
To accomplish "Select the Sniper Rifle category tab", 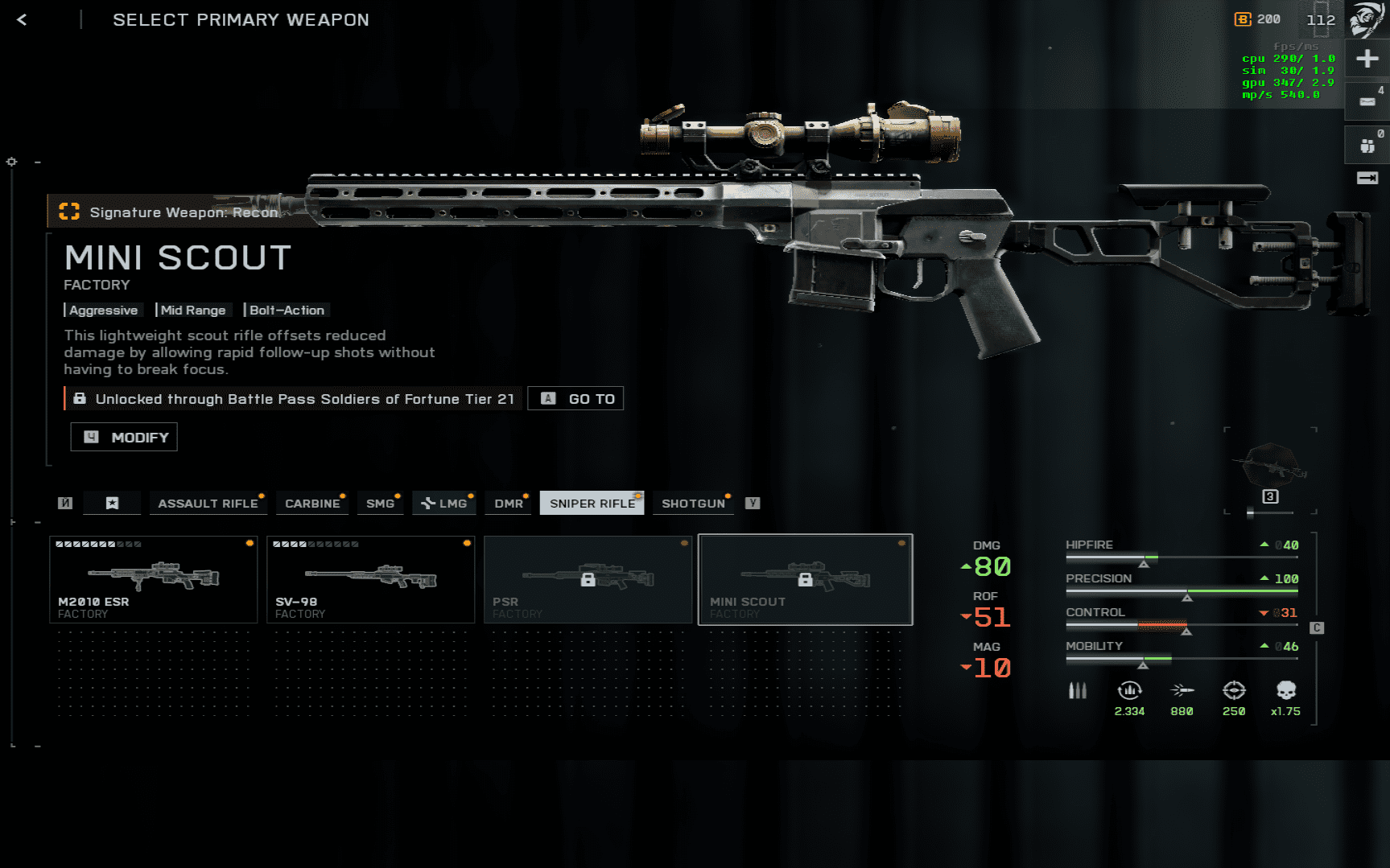I will tap(592, 504).
